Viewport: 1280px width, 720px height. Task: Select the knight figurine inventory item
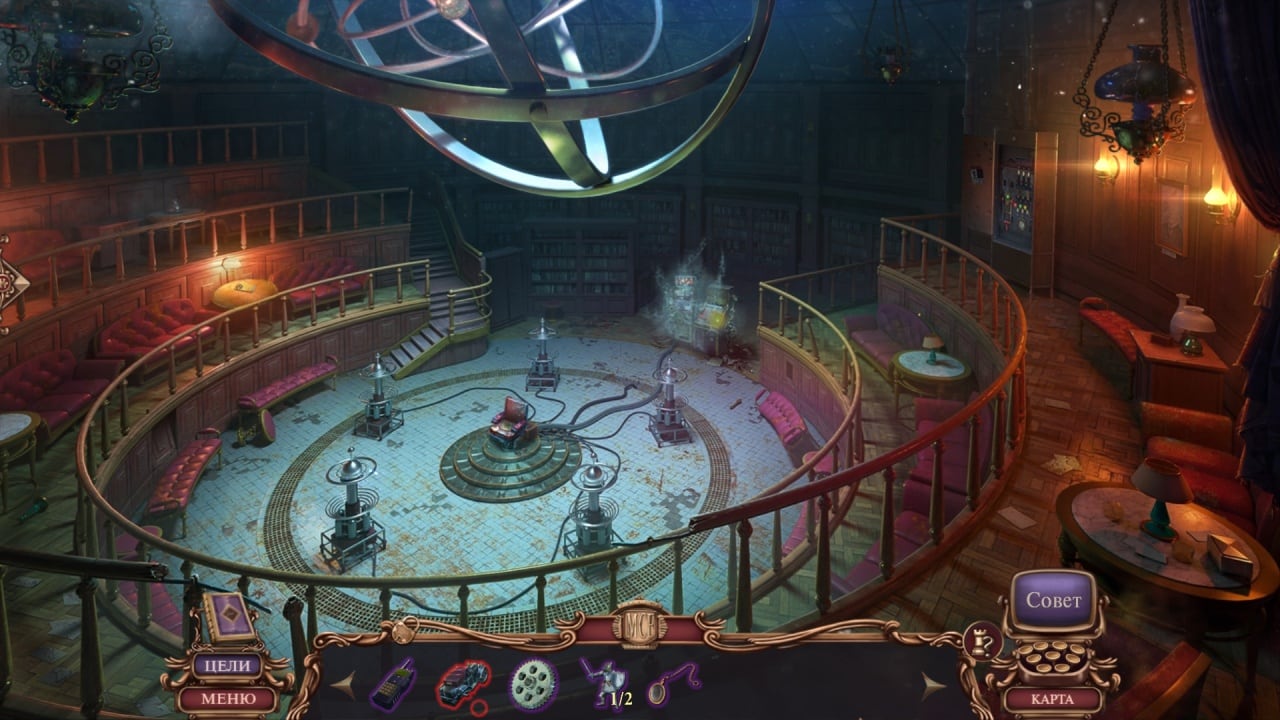click(x=603, y=684)
